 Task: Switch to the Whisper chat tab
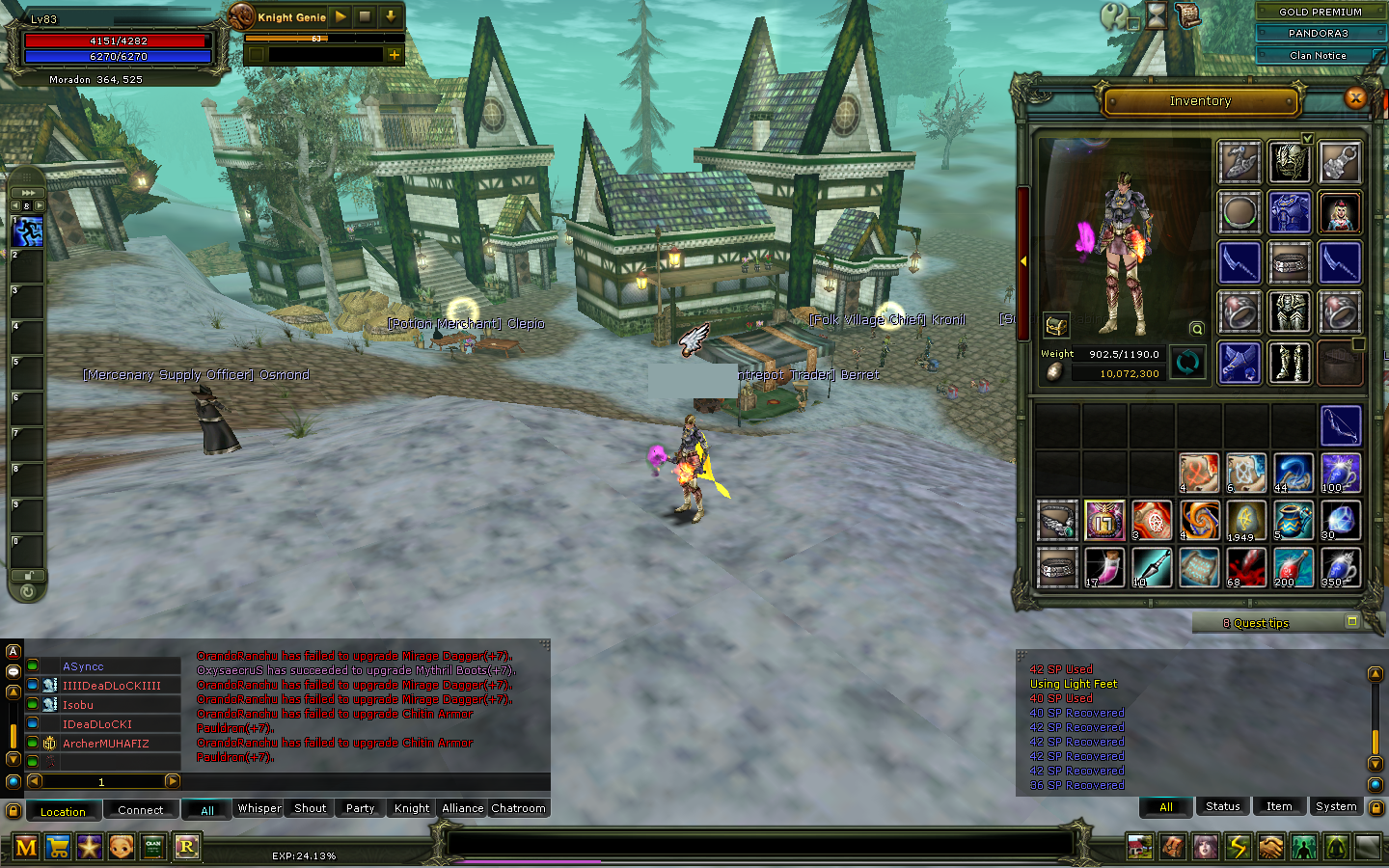click(x=258, y=808)
